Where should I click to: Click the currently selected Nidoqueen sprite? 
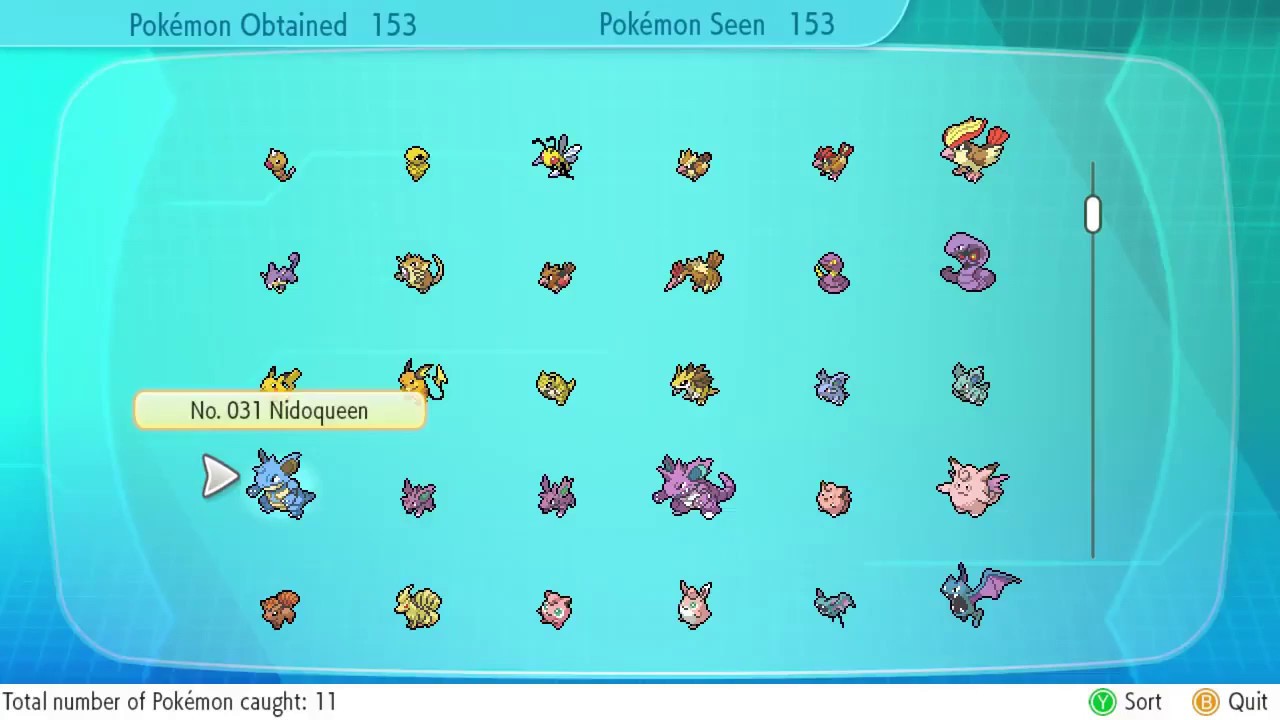280,487
